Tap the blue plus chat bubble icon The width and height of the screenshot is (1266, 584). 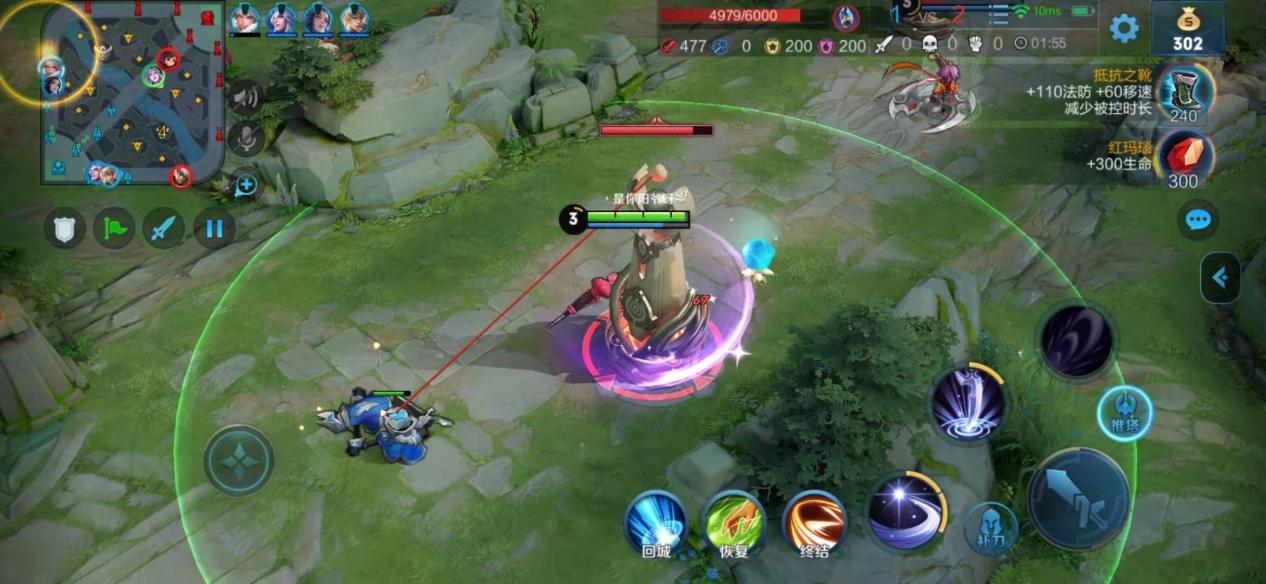pos(246,184)
